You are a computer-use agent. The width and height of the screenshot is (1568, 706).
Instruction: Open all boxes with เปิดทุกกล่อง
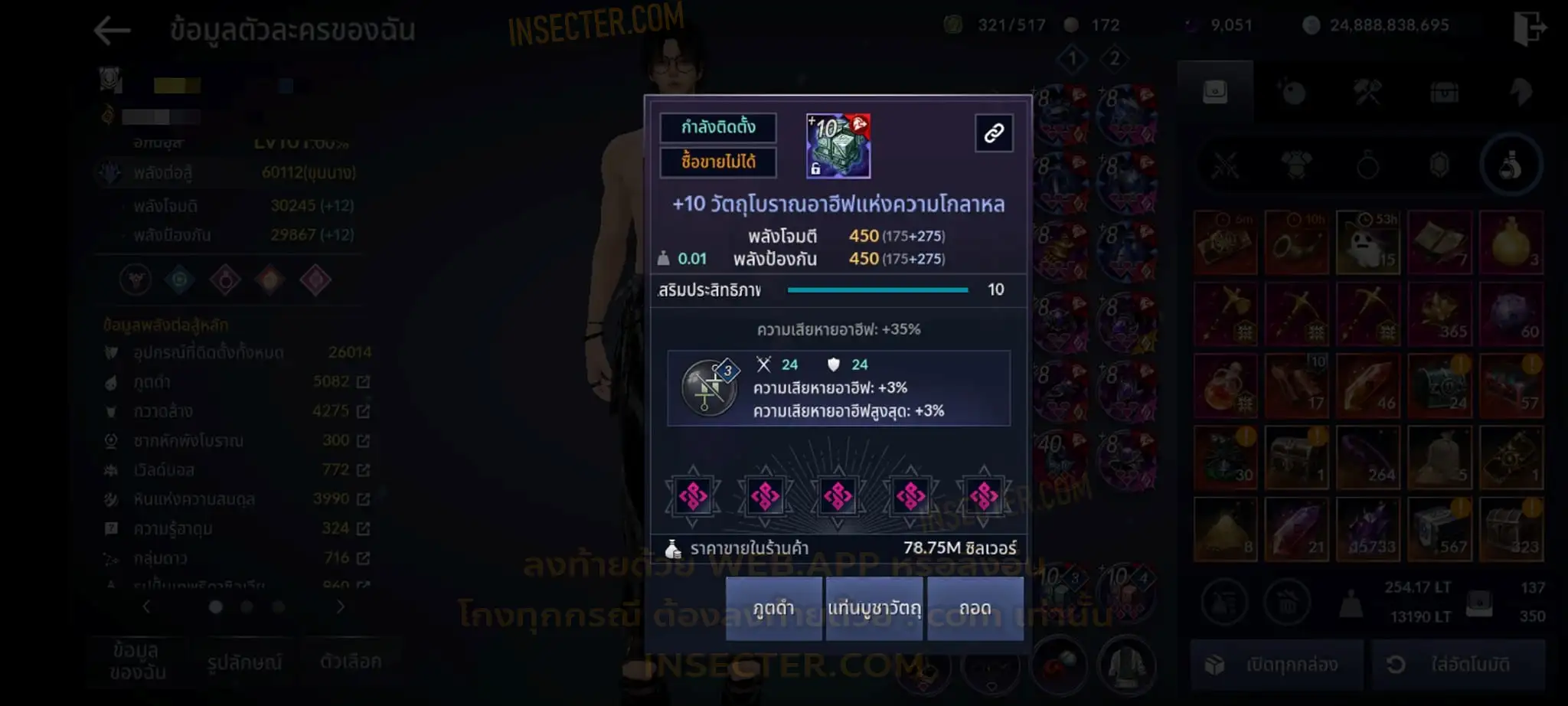click(x=1276, y=665)
